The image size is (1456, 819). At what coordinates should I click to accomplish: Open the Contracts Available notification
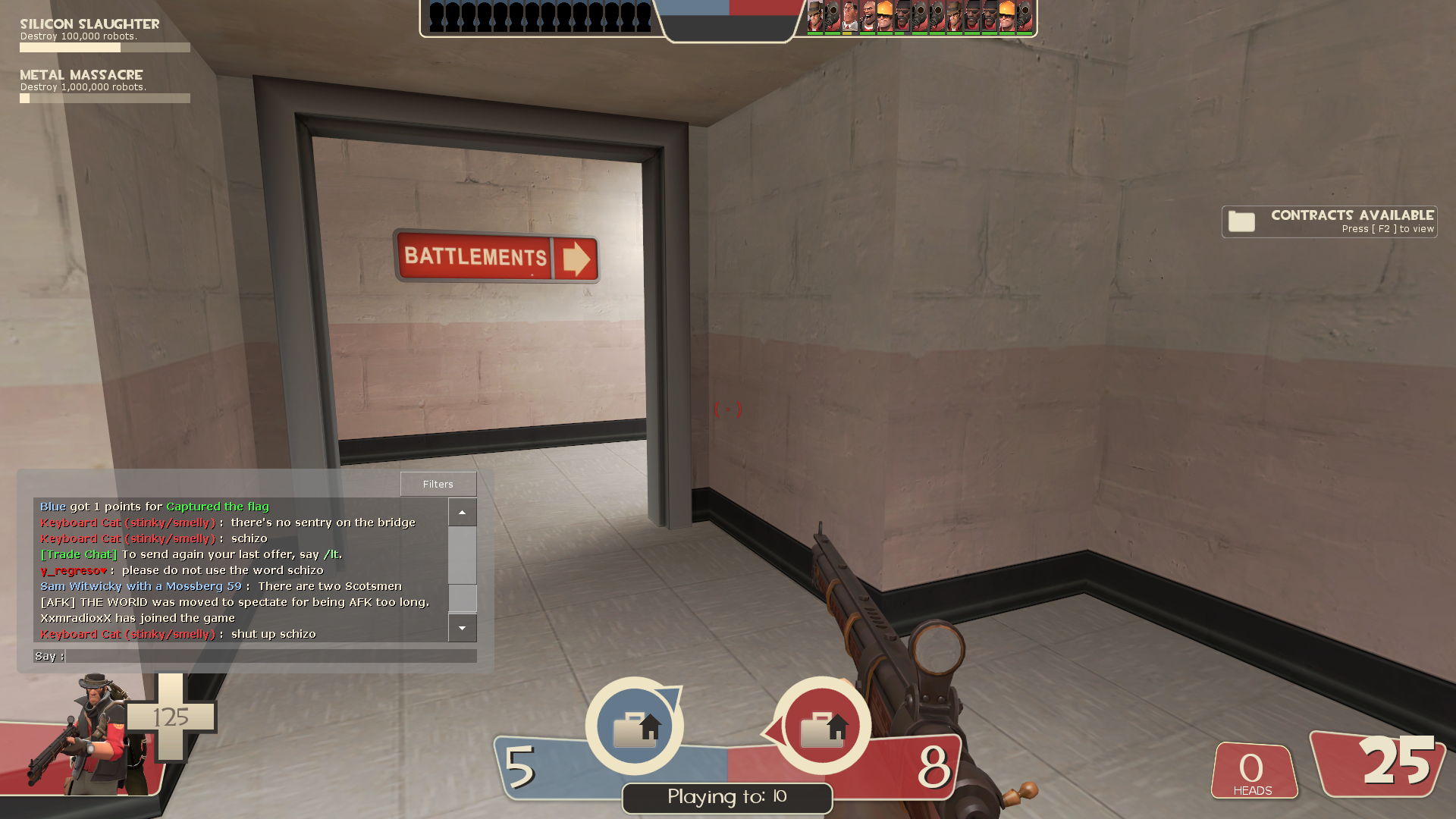[1329, 221]
